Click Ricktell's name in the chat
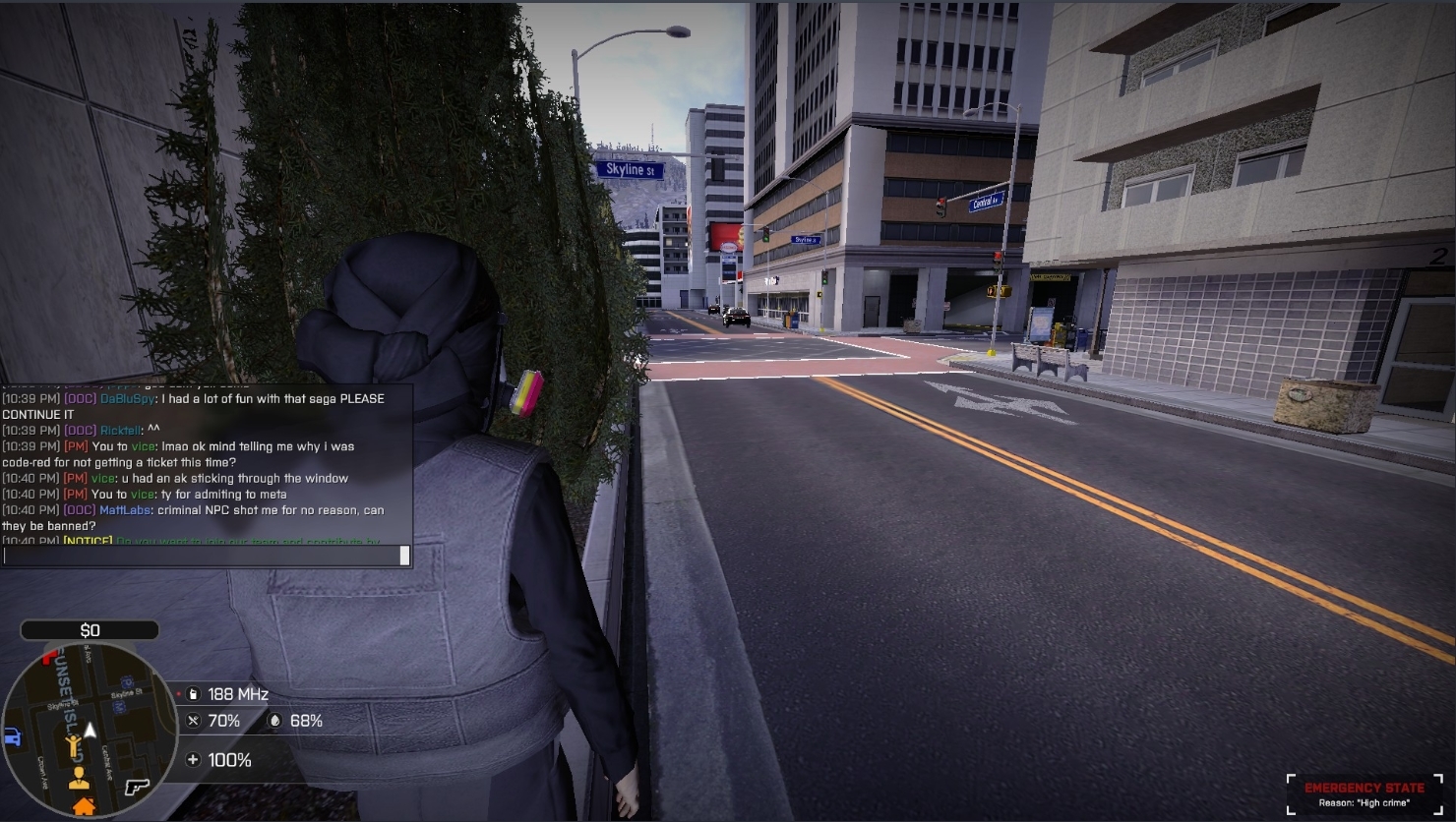The image size is (1456, 822). click(x=120, y=431)
